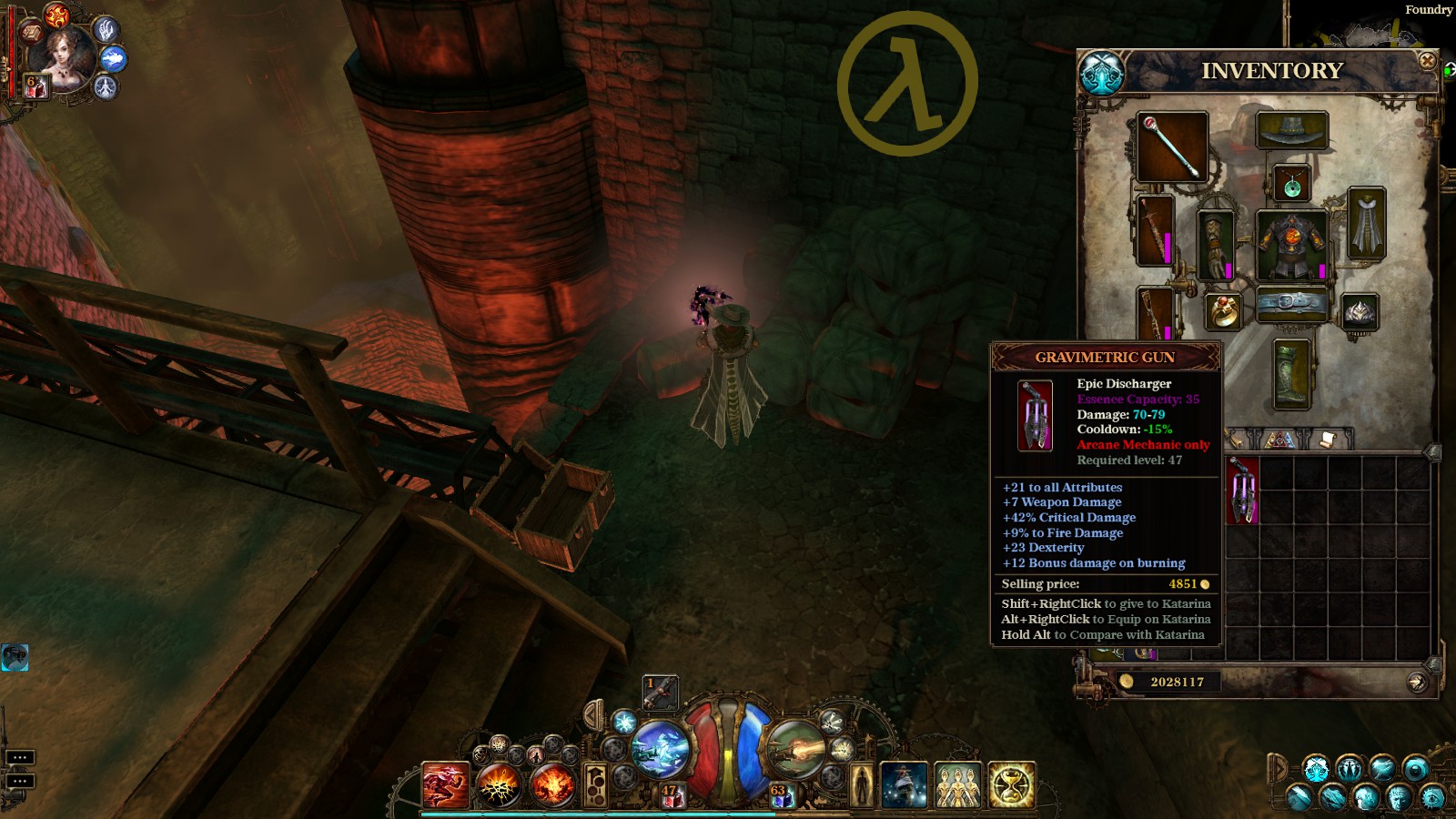Image resolution: width=1456 pixels, height=819 pixels.
Task: Click the equipped hat slot
Action: (1291, 131)
